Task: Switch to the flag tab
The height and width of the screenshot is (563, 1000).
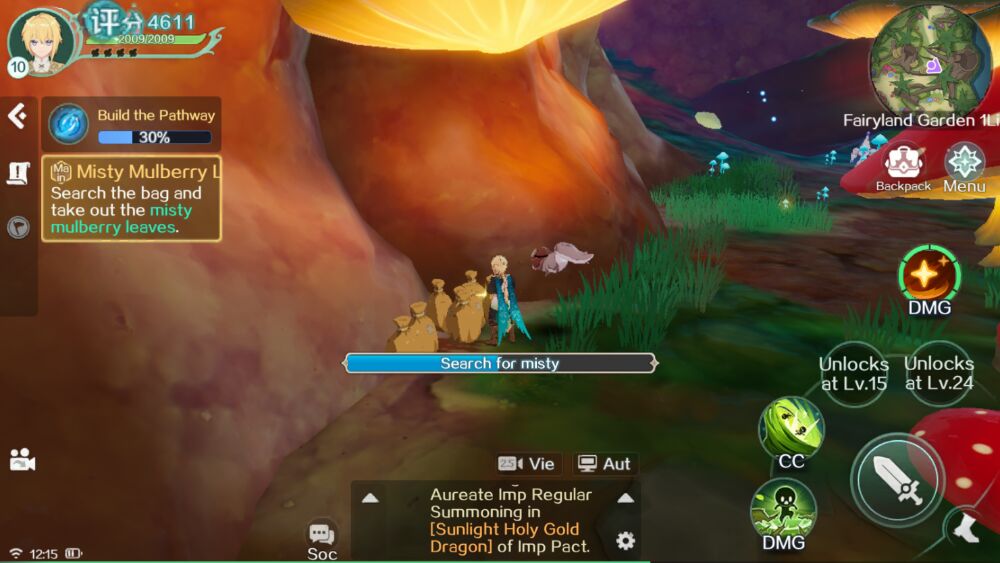Action: (18, 227)
